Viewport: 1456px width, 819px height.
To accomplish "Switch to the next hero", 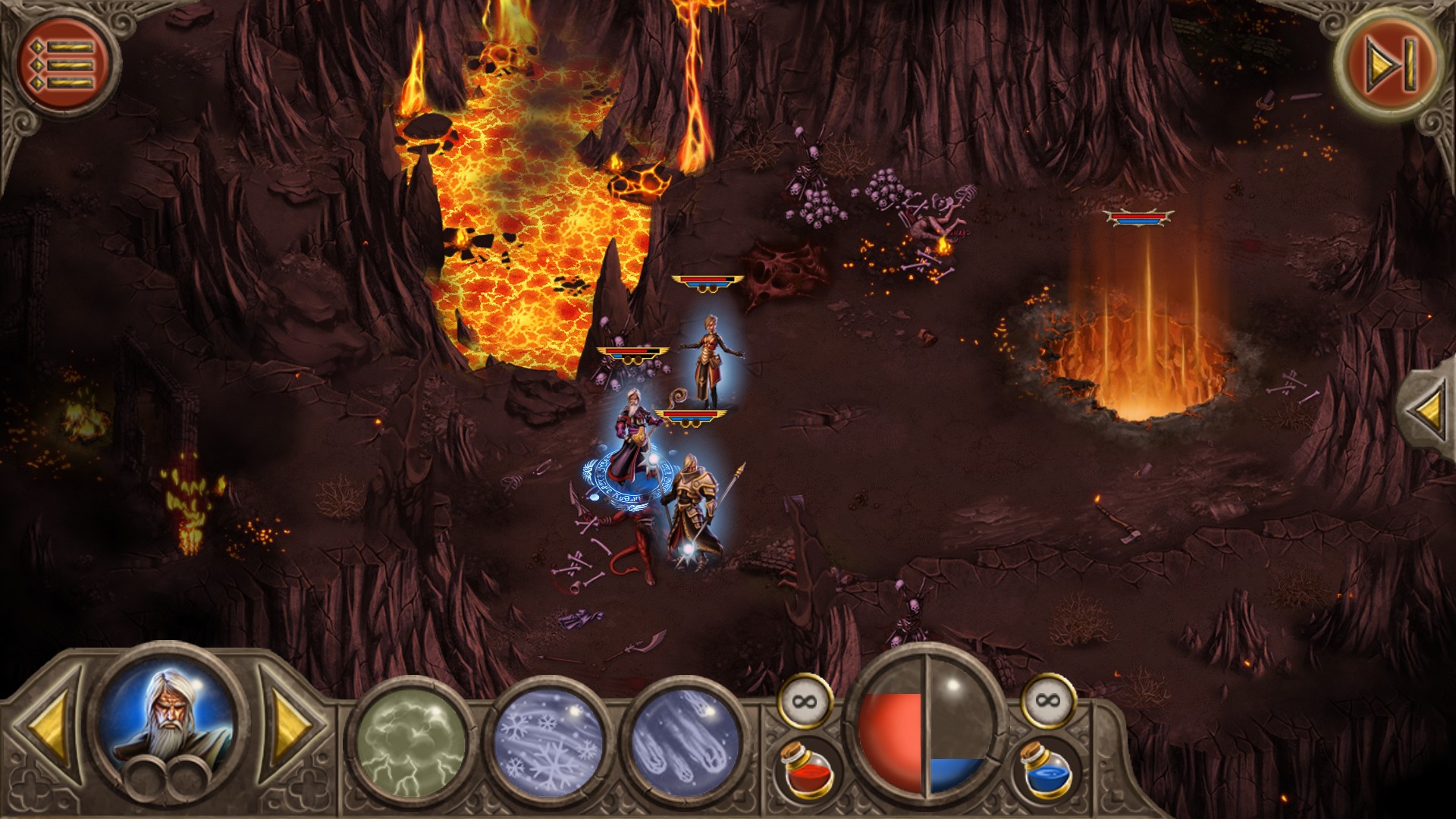I will [289, 730].
